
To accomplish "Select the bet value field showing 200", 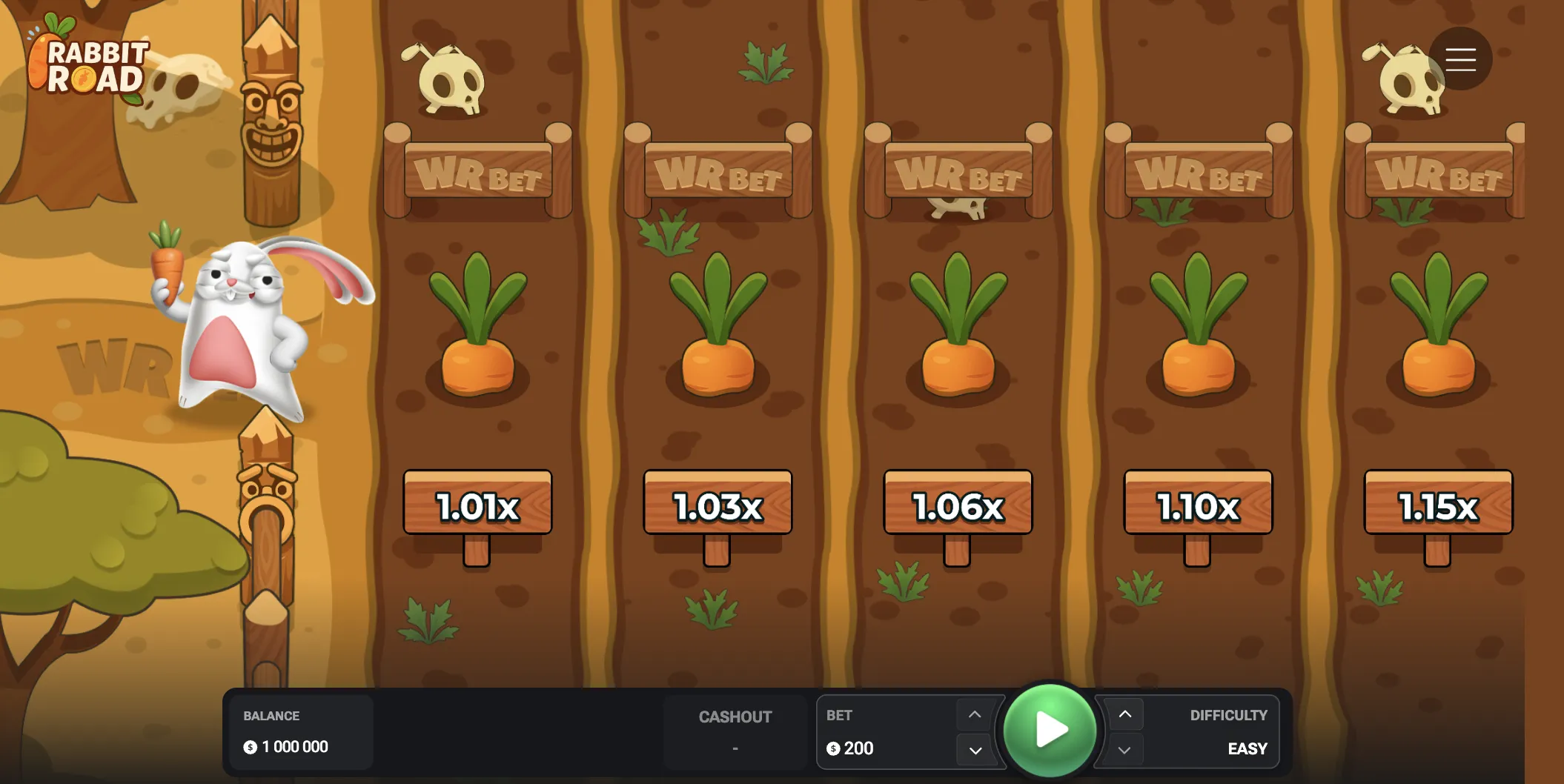I will tap(858, 748).
